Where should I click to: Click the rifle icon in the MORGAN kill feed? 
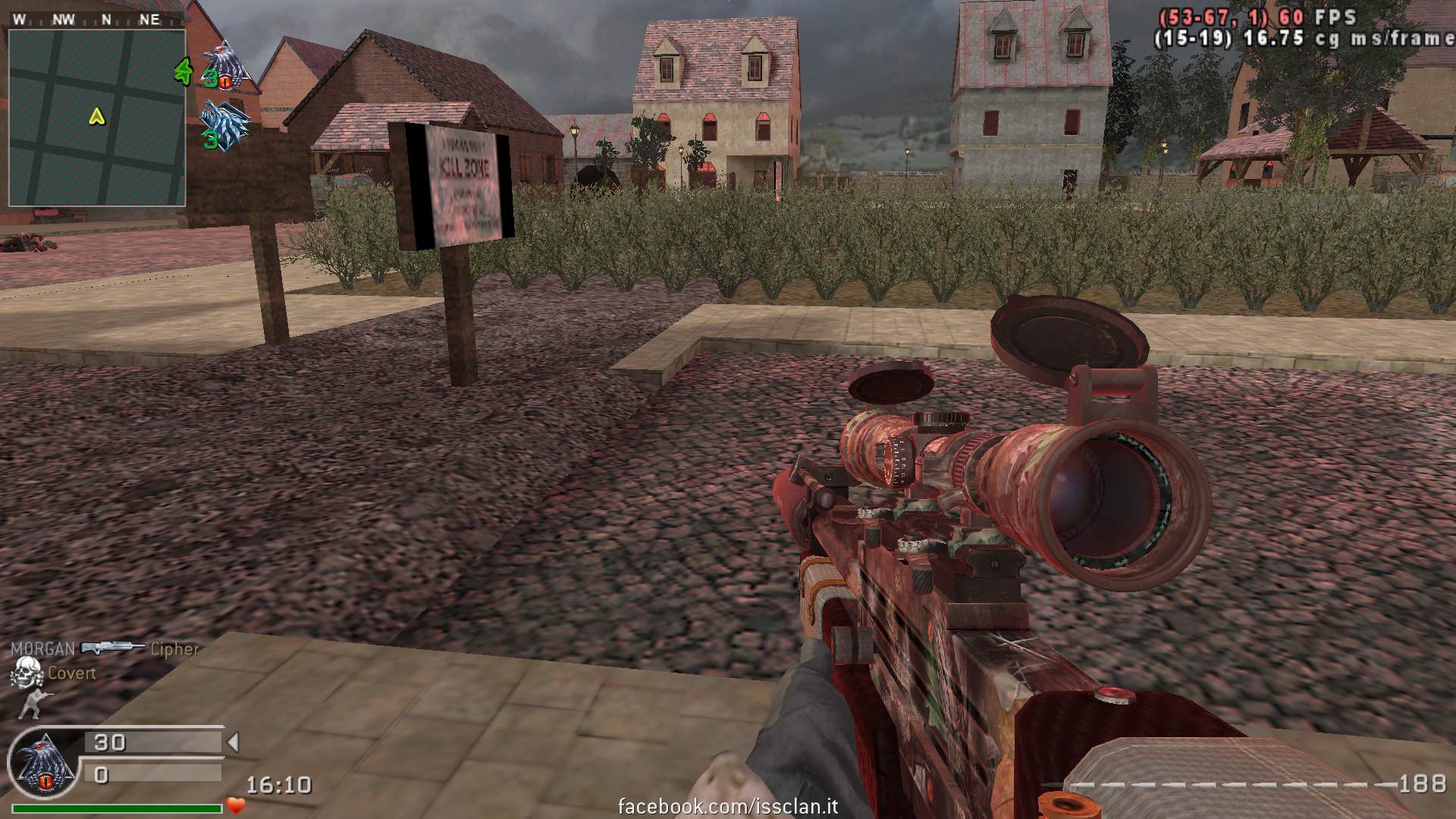[x=112, y=648]
